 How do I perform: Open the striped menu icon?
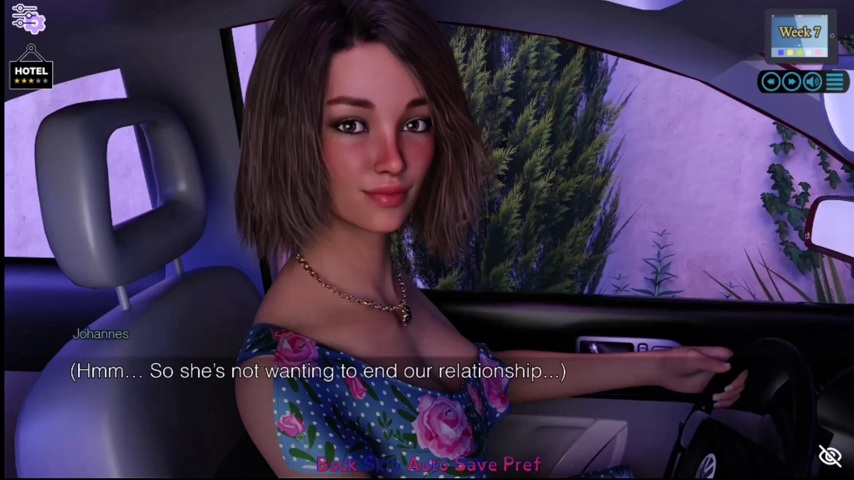click(834, 82)
